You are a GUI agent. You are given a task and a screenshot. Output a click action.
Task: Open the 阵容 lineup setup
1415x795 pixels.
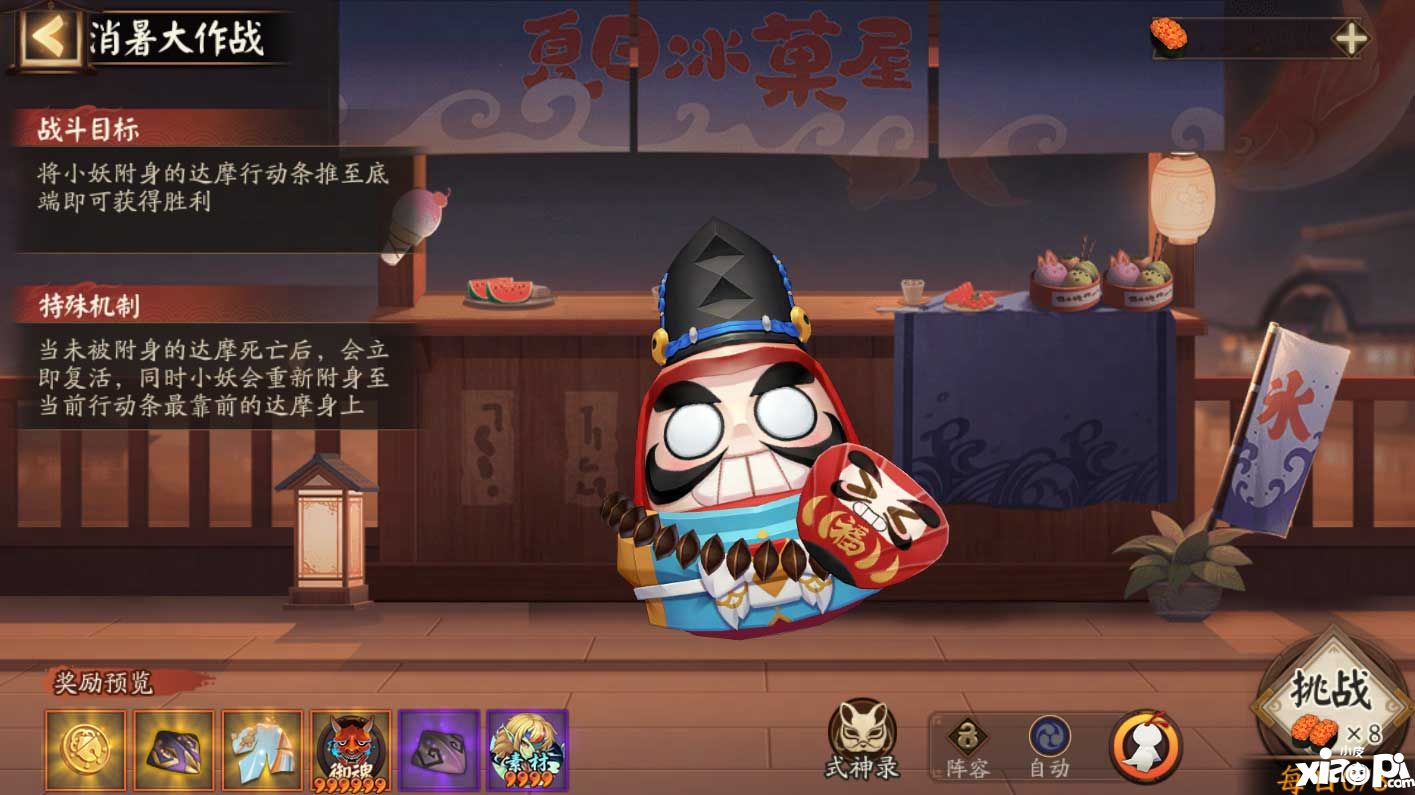(x=967, y=747)
